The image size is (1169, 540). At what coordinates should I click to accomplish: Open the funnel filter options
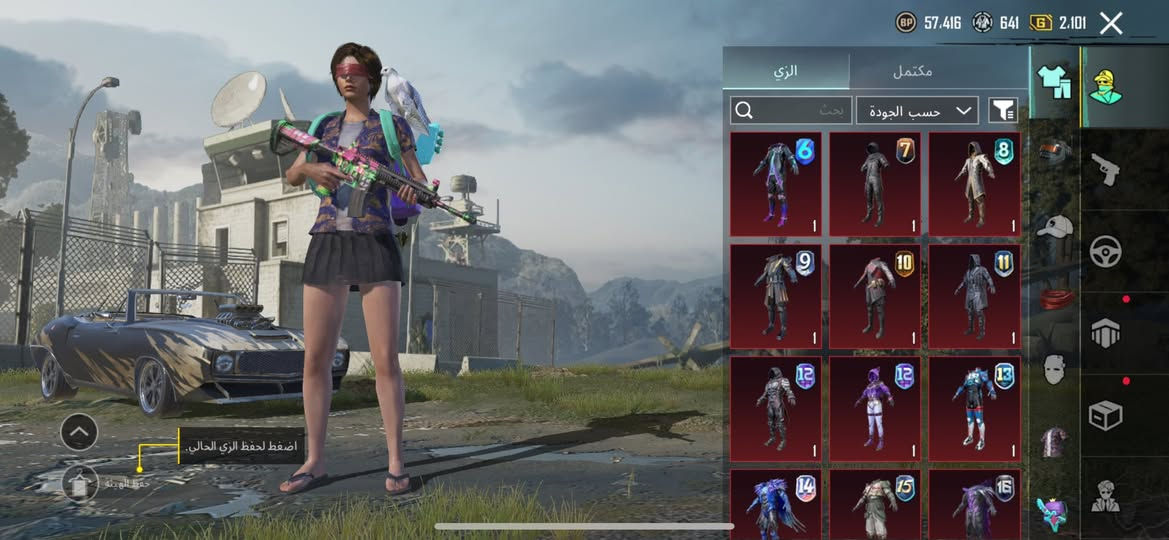pos(1003,110)
